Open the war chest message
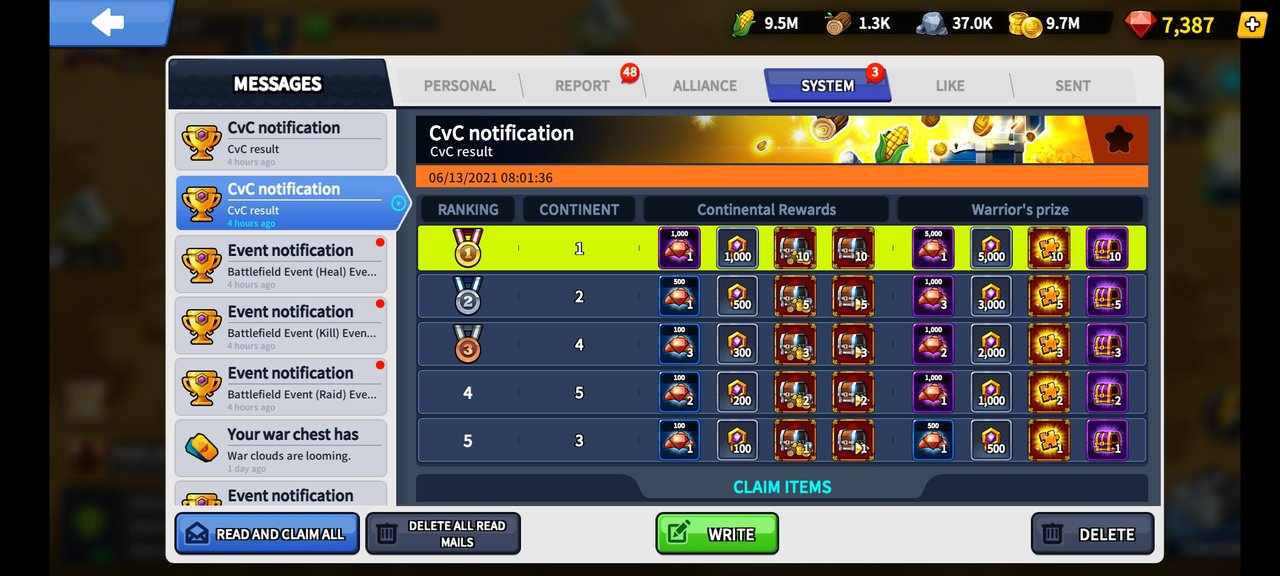 [281, 447]
